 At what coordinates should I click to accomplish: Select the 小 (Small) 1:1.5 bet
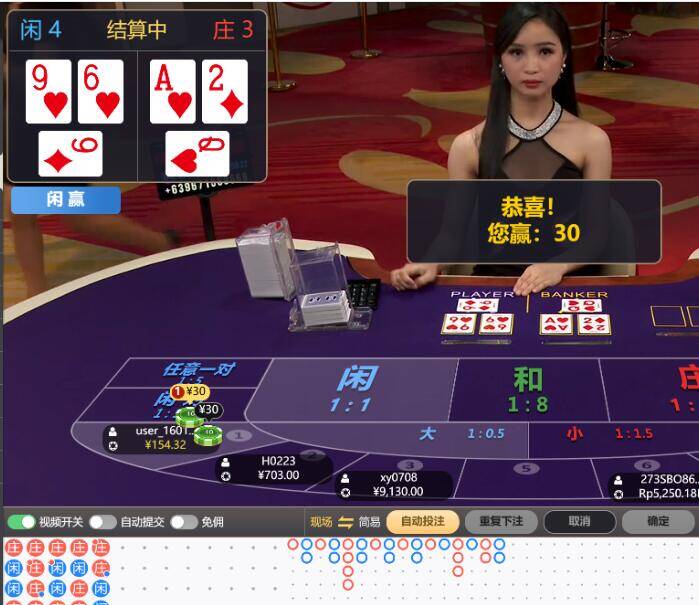(x=600, y=434)
